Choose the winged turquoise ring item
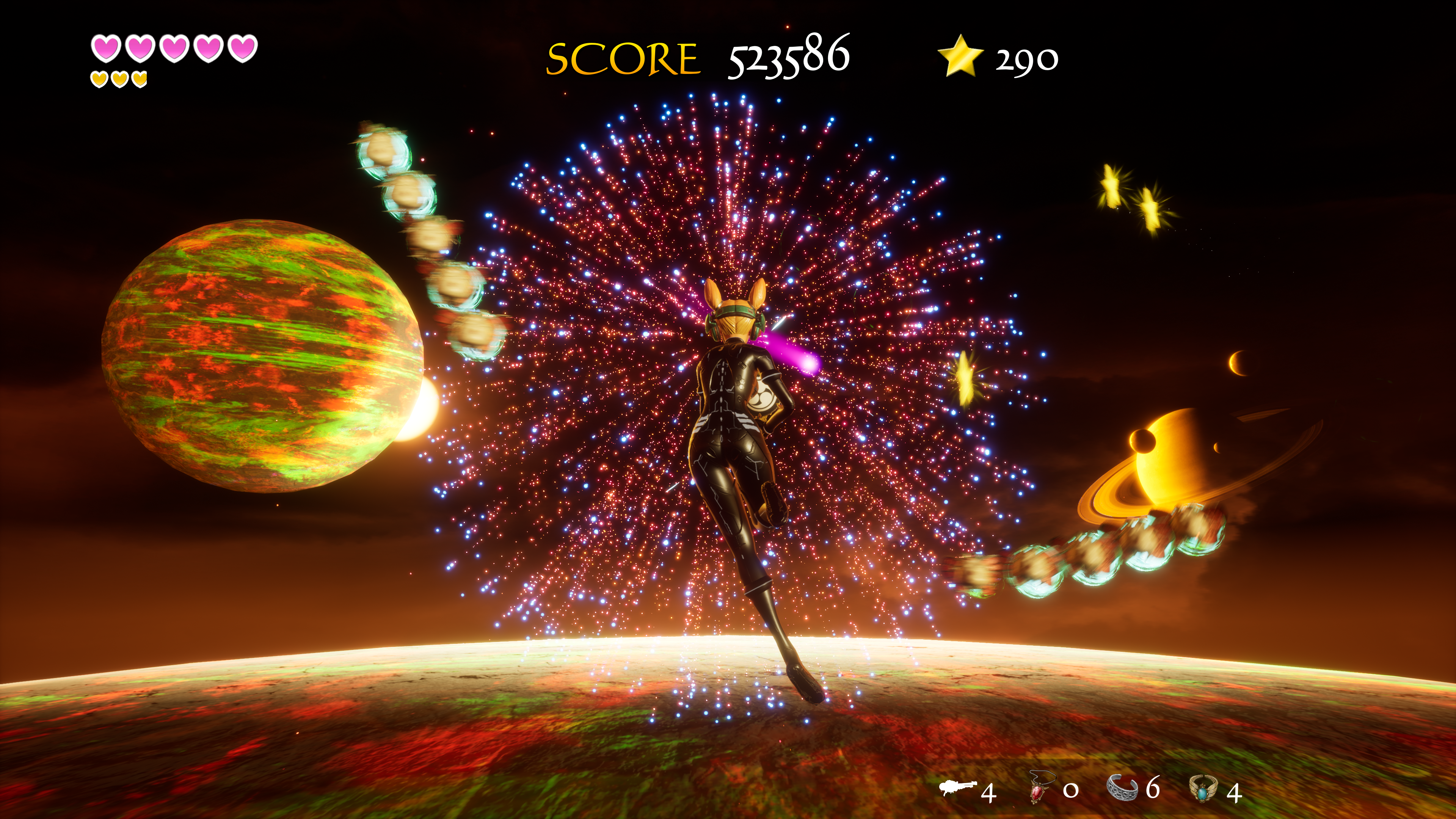This screenshot has width=1456, height=819. (x=1203, y=788)
